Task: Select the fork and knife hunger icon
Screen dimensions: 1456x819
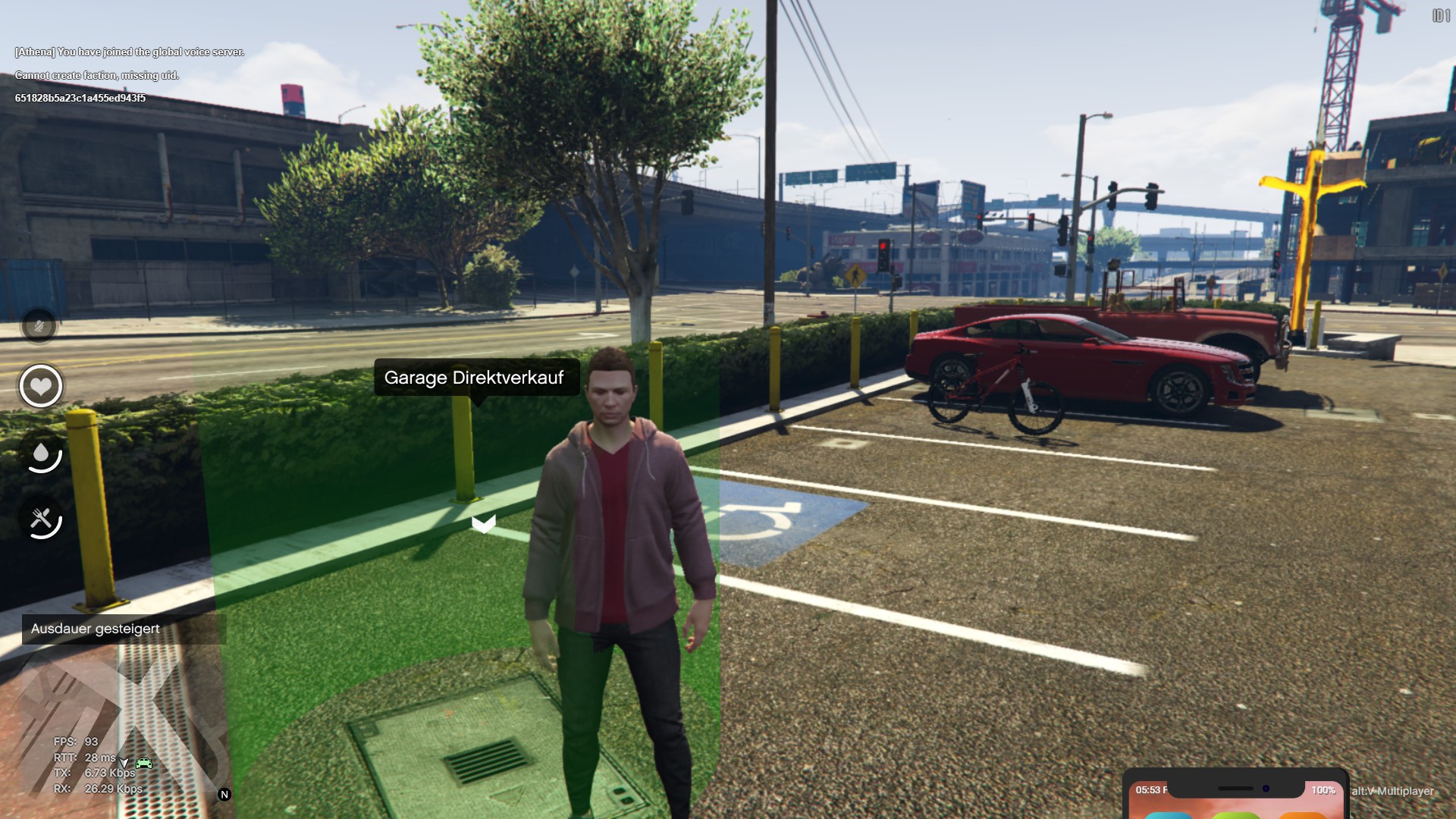Action: pyautogui.click(x=42, y=519)
